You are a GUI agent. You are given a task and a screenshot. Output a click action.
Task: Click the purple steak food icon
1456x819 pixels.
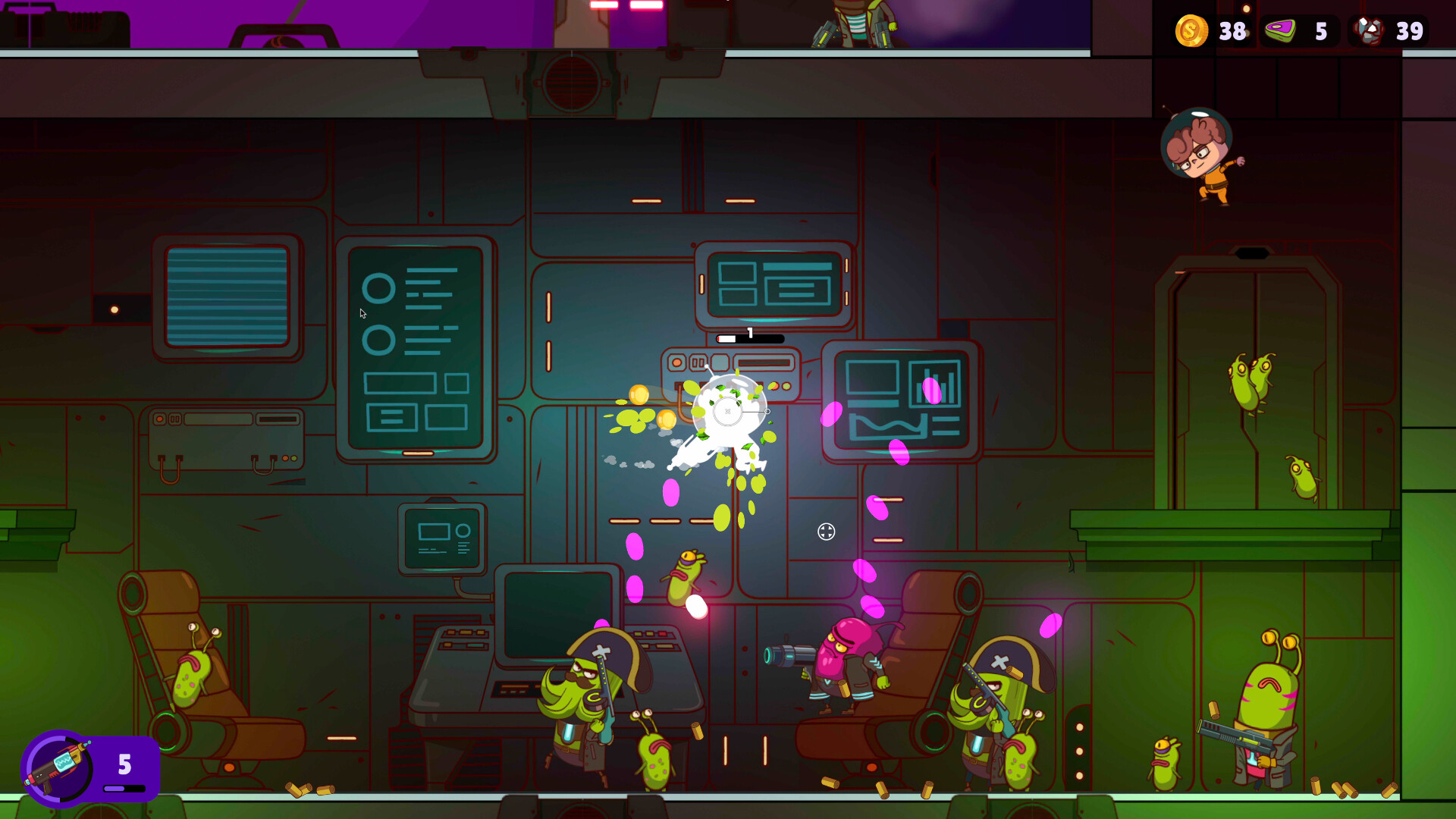point(1280,30)
